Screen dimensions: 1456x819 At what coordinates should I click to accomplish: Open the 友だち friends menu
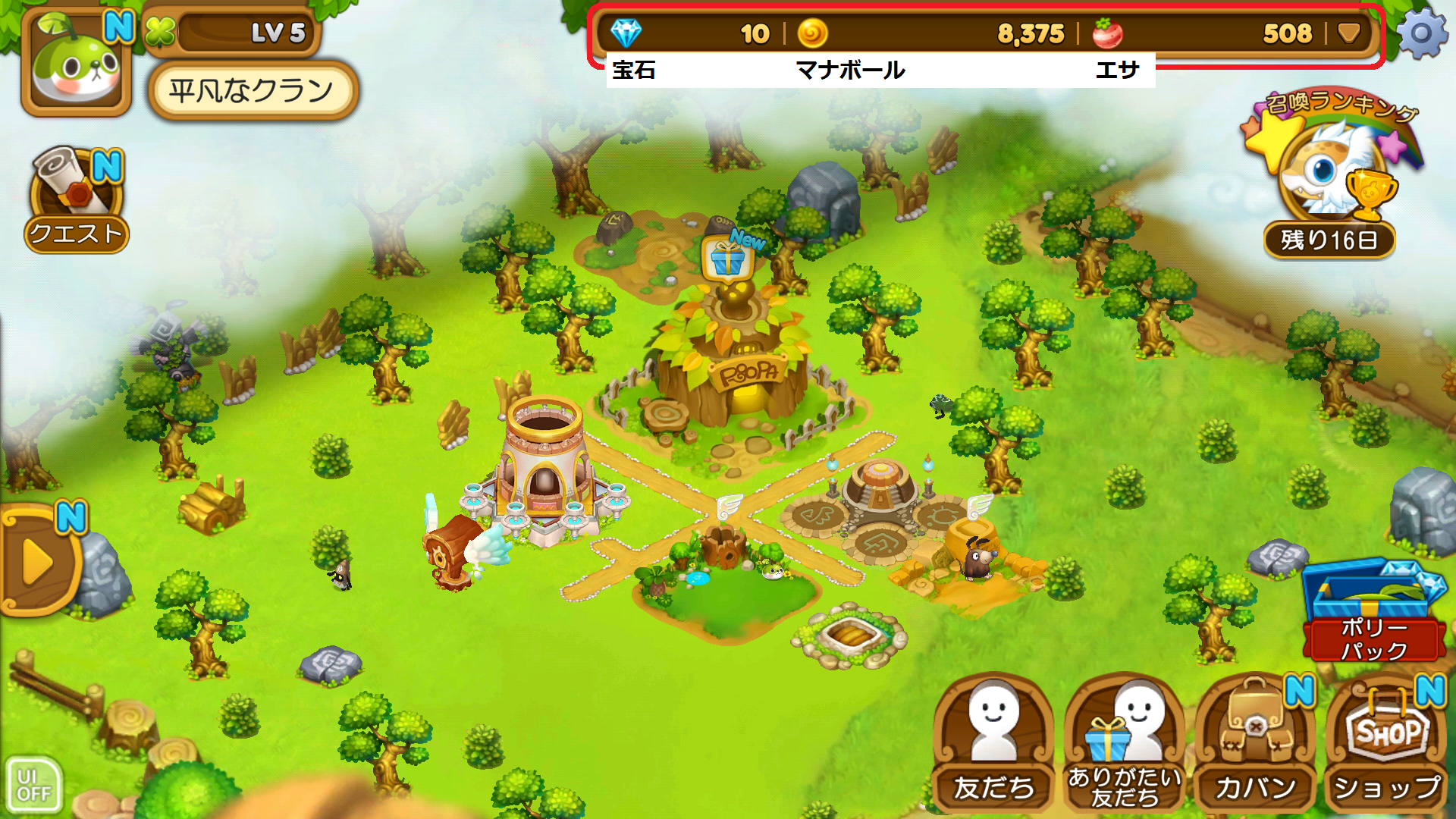993,742
